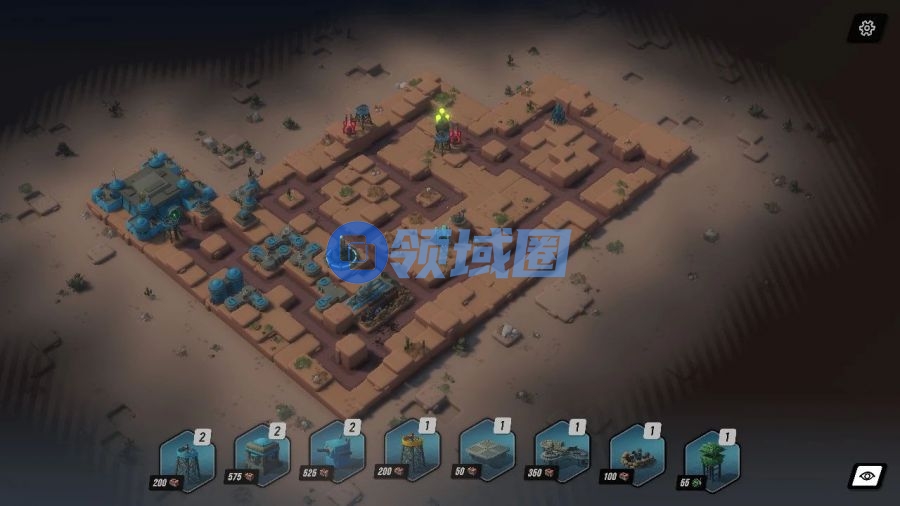
Task: Choose the flat platform card costing 50
Action: [487, 455]
